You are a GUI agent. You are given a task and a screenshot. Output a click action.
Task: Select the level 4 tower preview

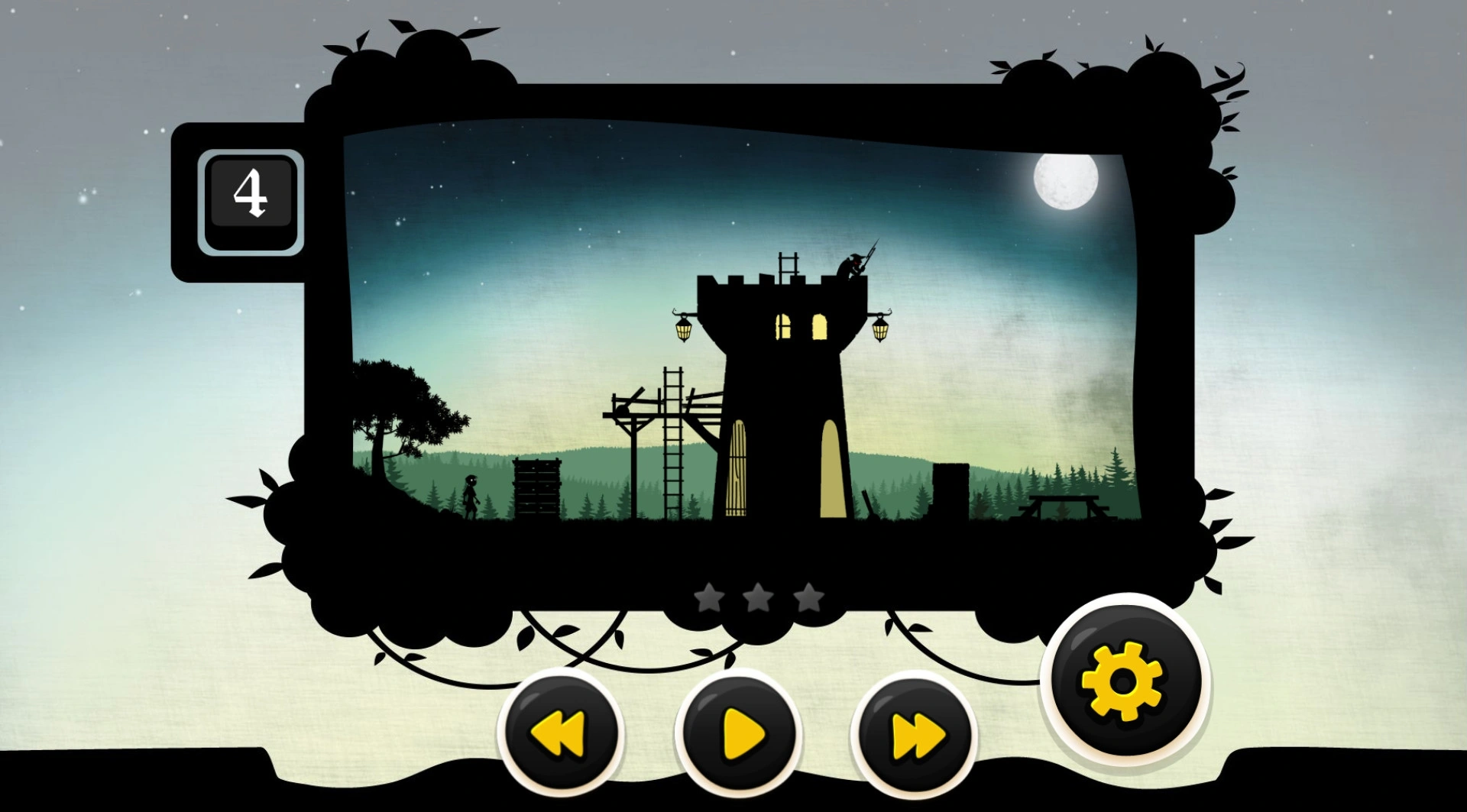click(745, 328)
